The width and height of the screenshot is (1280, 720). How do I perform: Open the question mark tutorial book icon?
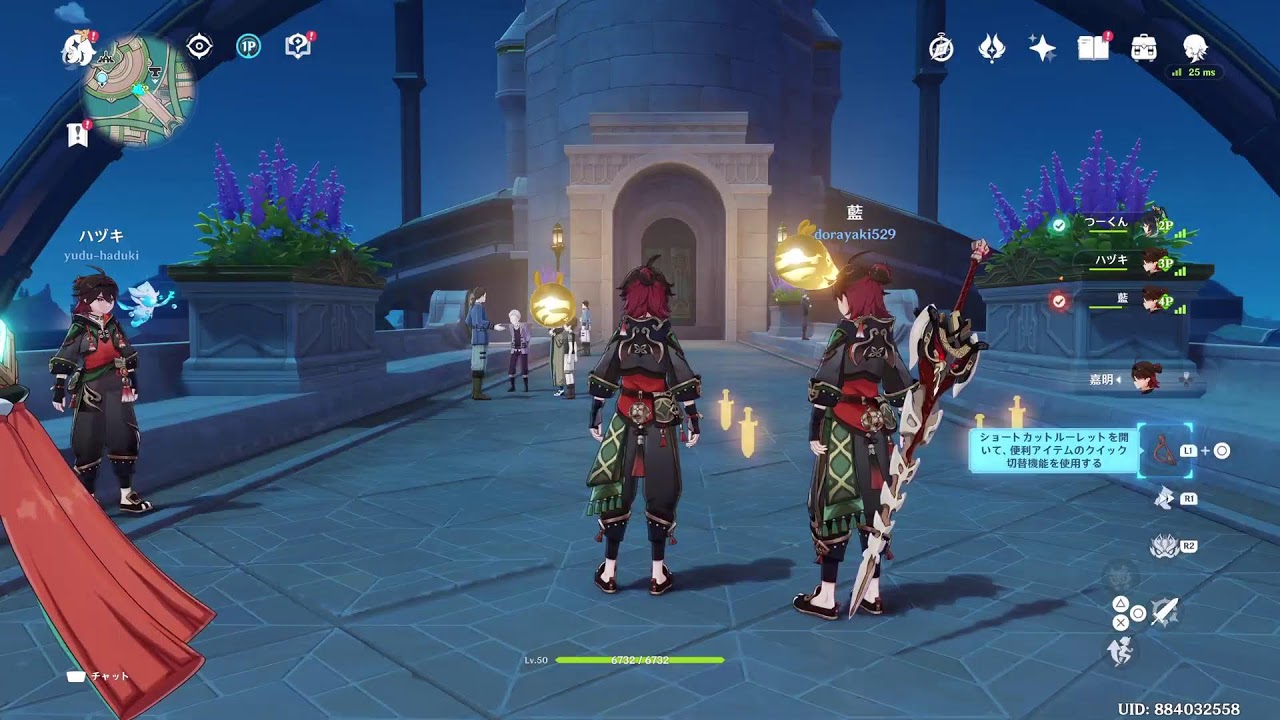click(298, 46)
